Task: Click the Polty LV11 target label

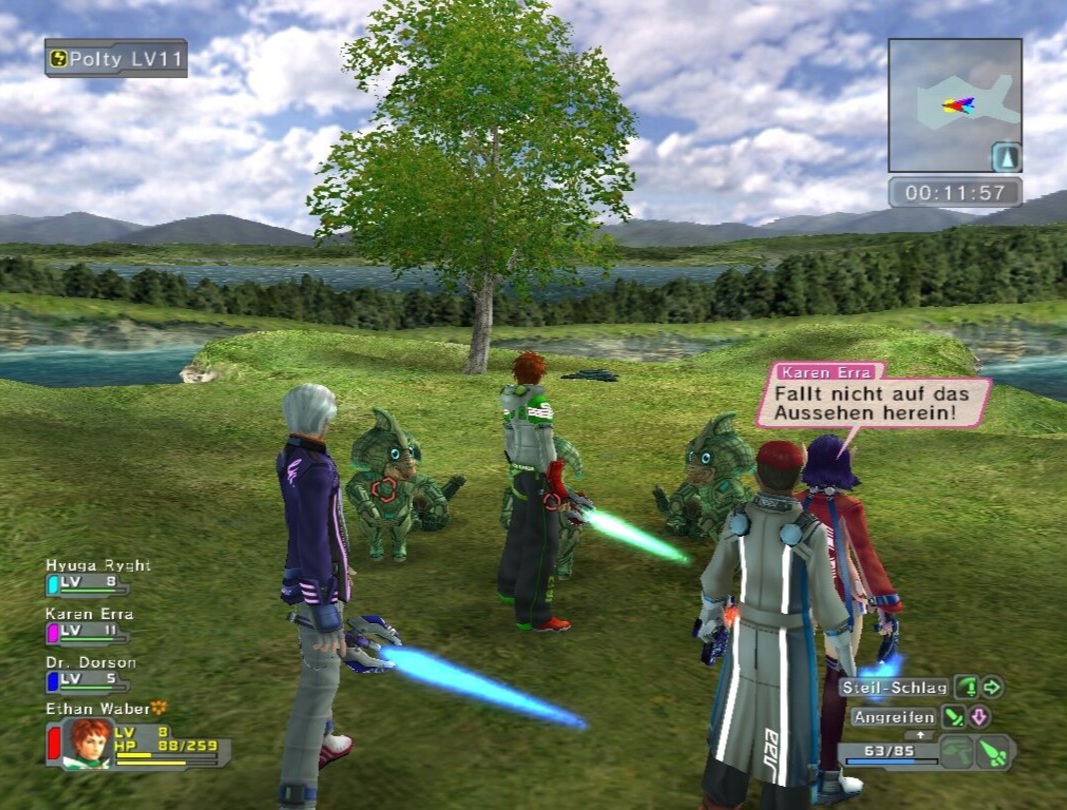Action: point(116,58)
